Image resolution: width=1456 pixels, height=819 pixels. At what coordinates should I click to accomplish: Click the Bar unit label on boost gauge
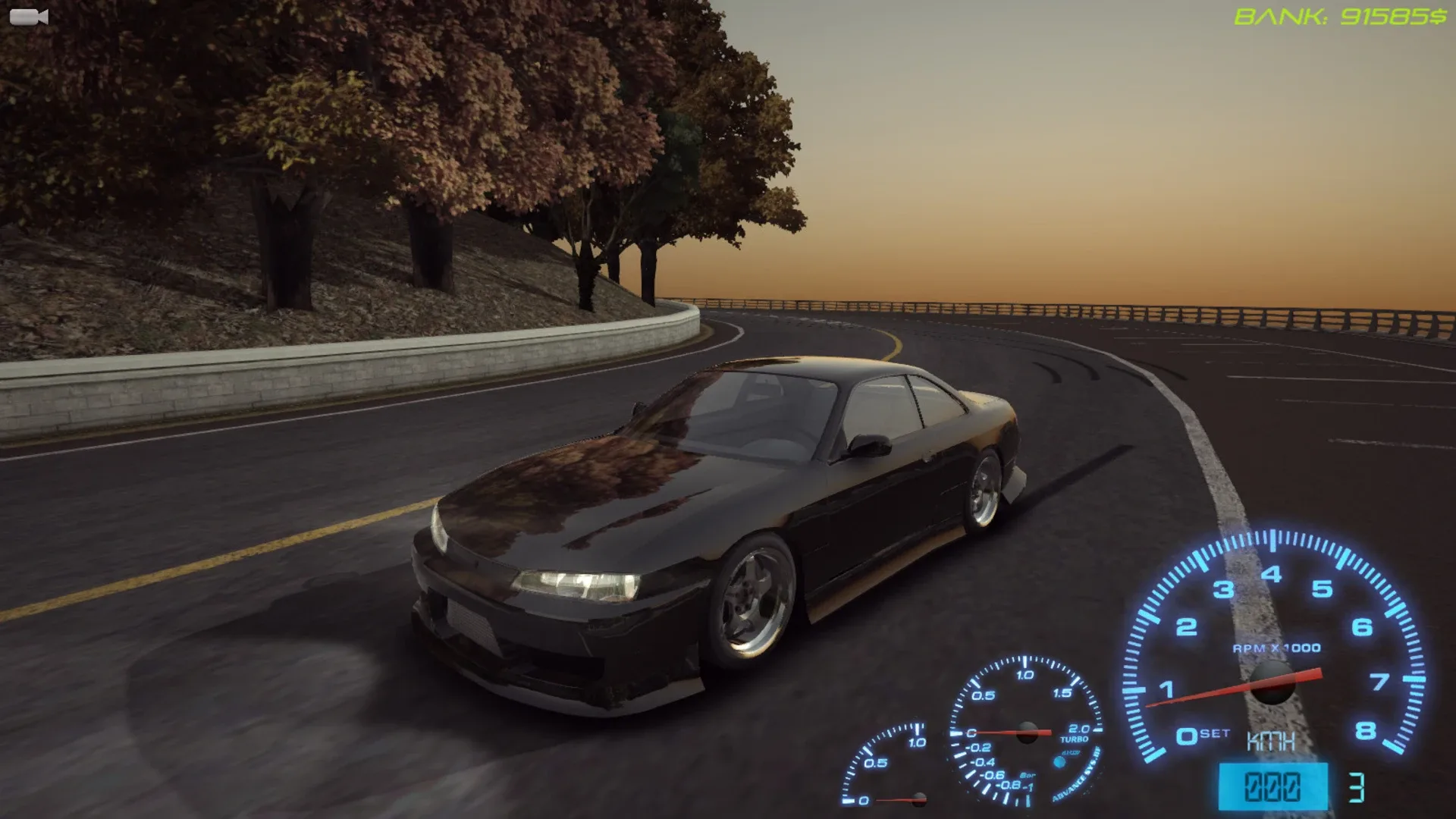point(1029,777)
